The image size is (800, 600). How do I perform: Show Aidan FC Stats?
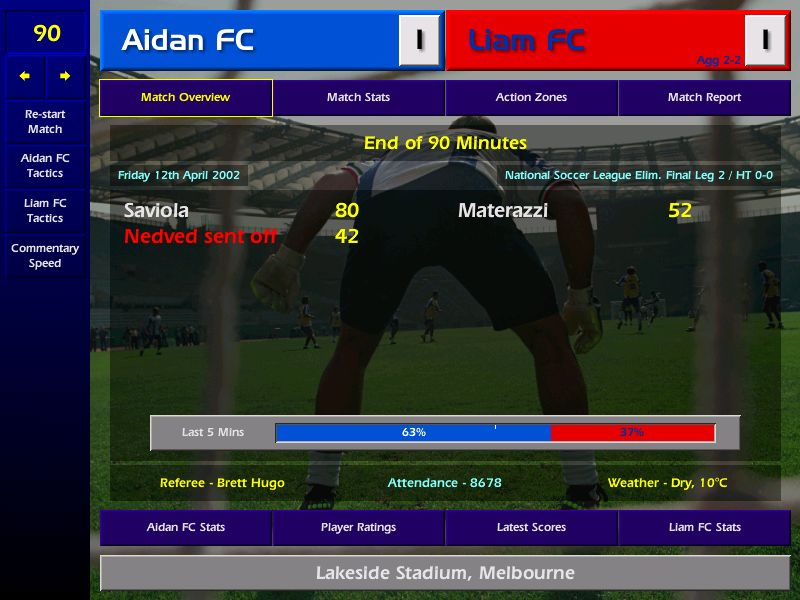(x=185, y=527)
